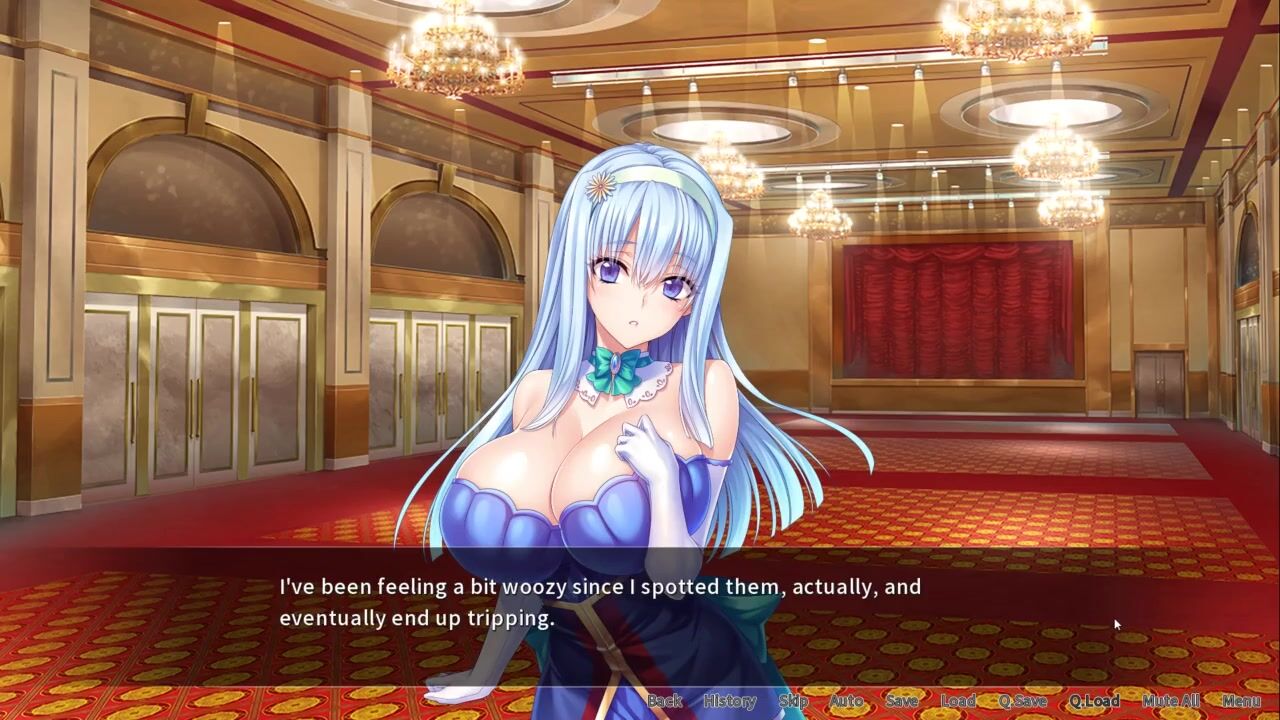Open the History log

[x=729, y=701]
